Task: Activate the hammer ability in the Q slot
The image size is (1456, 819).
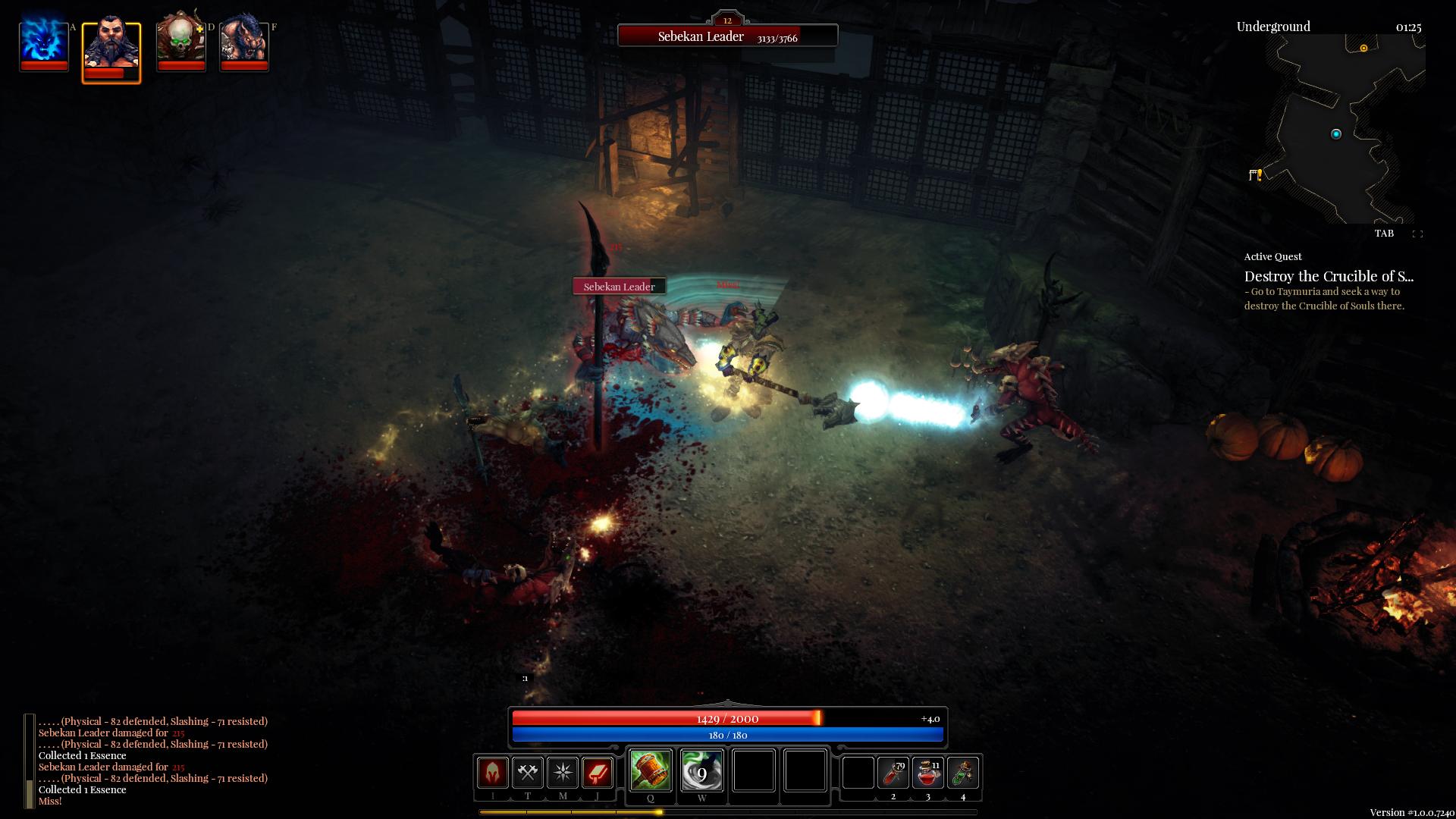Action: (651, 771)
